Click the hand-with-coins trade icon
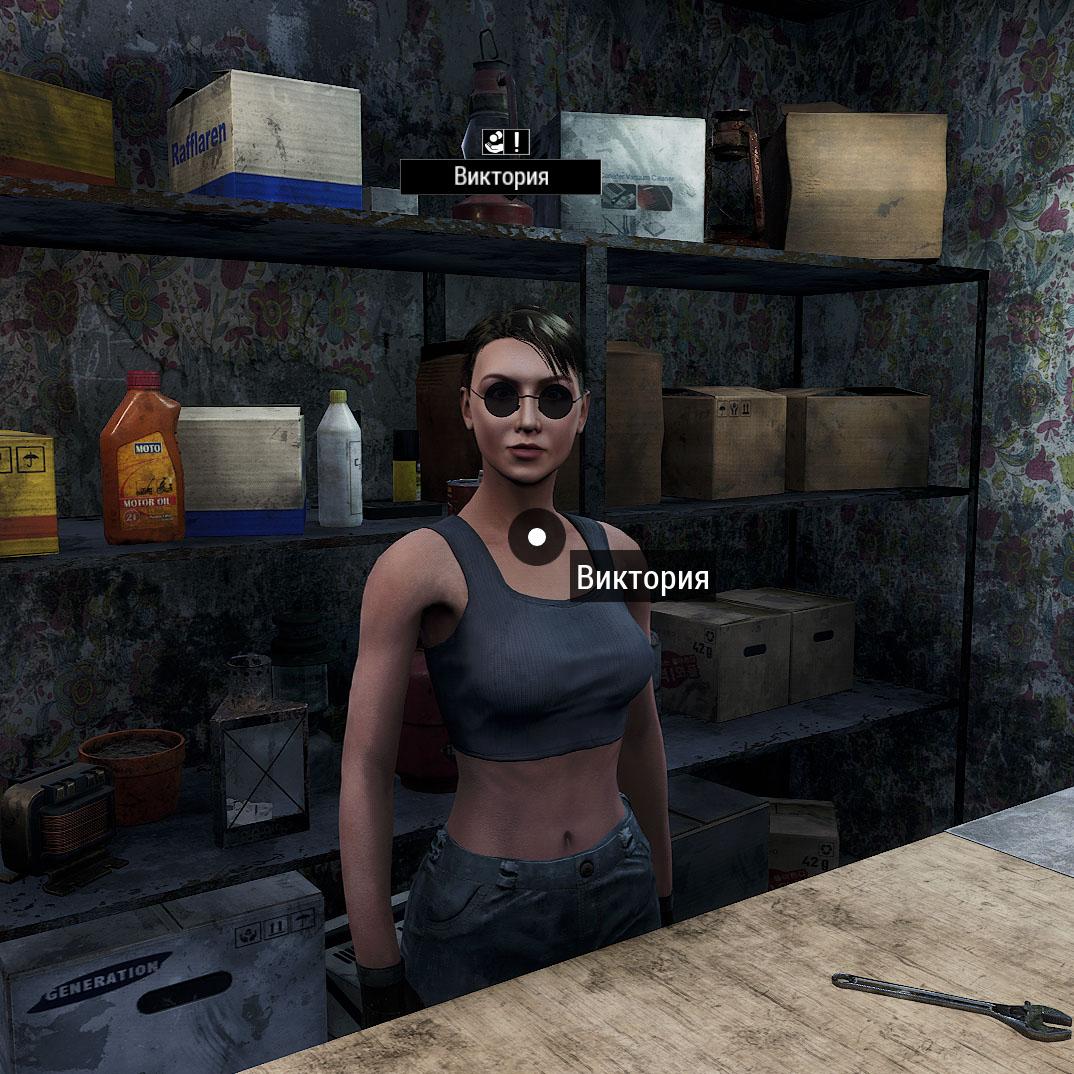 pyautogui.click(x=493, y=141)
